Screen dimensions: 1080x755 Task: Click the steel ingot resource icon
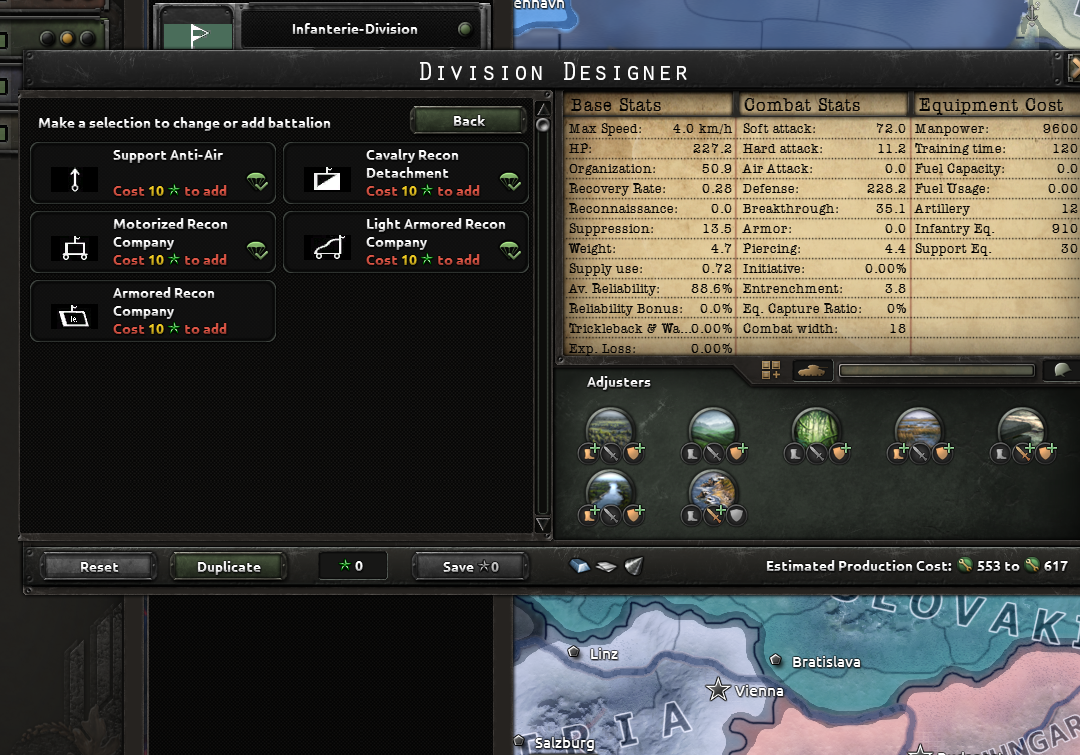click(x=580, y=567)
